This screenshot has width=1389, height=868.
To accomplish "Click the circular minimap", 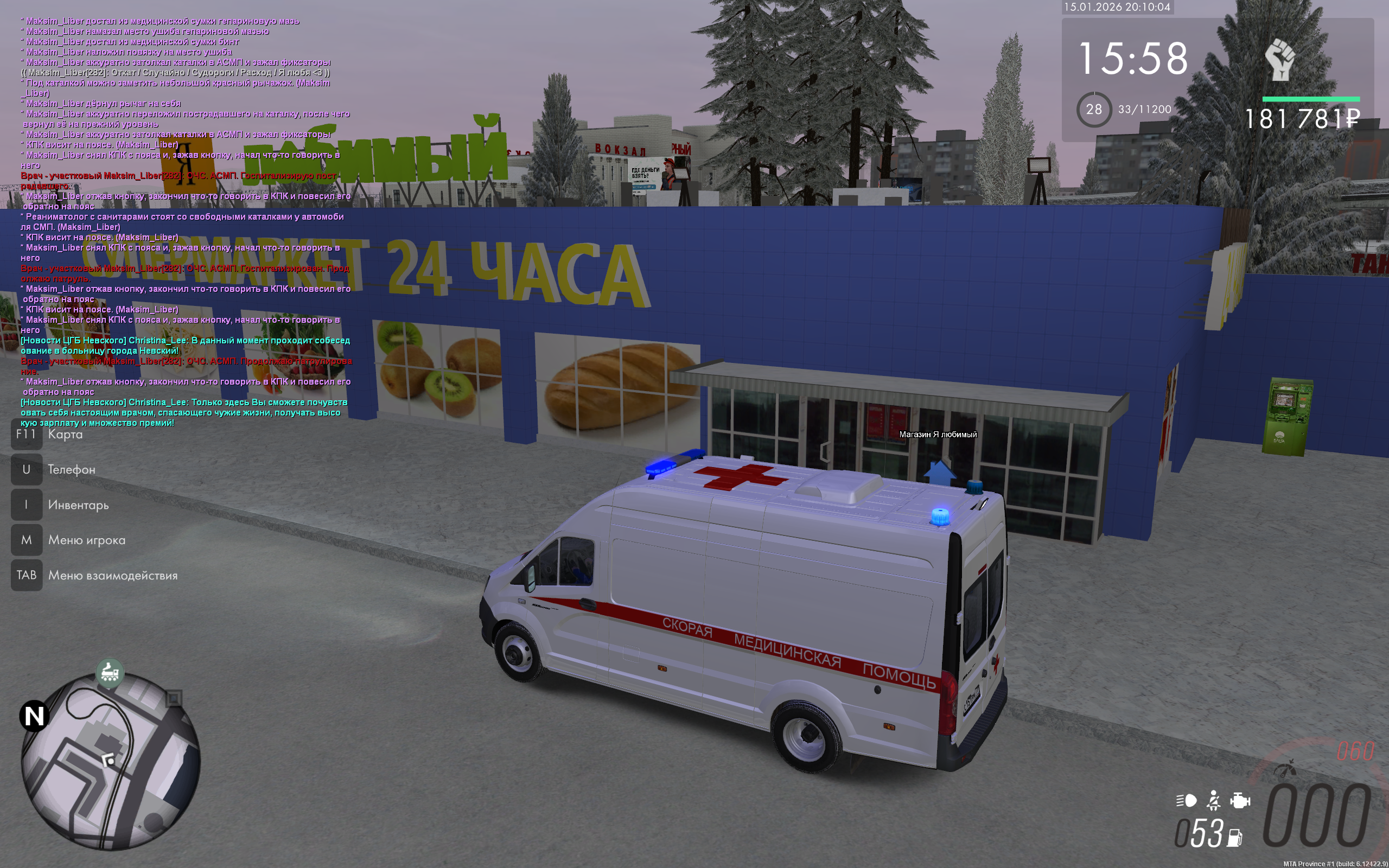I will 111,762.
